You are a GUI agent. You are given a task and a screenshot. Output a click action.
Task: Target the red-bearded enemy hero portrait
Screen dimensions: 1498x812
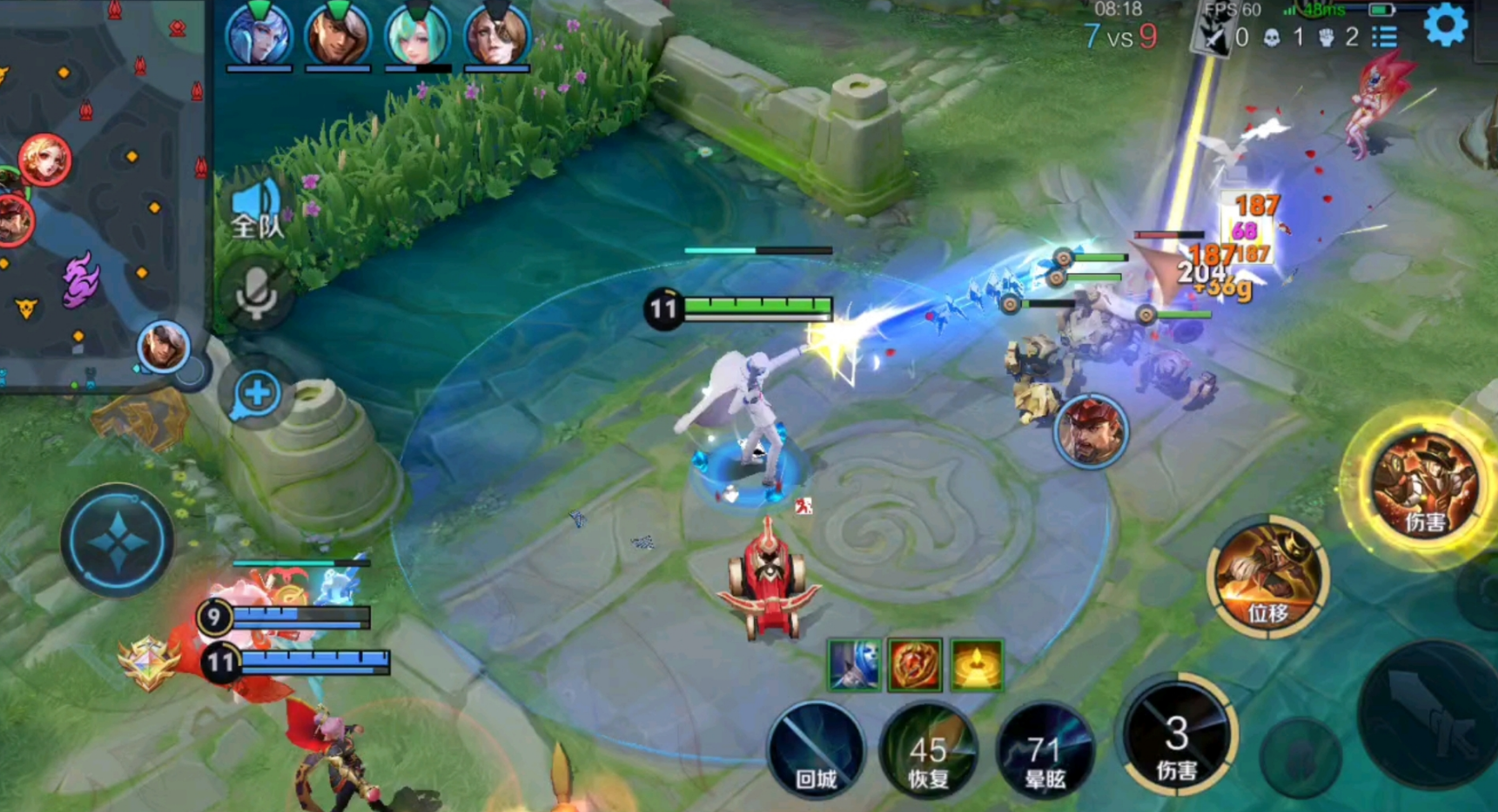(1091, 431)
